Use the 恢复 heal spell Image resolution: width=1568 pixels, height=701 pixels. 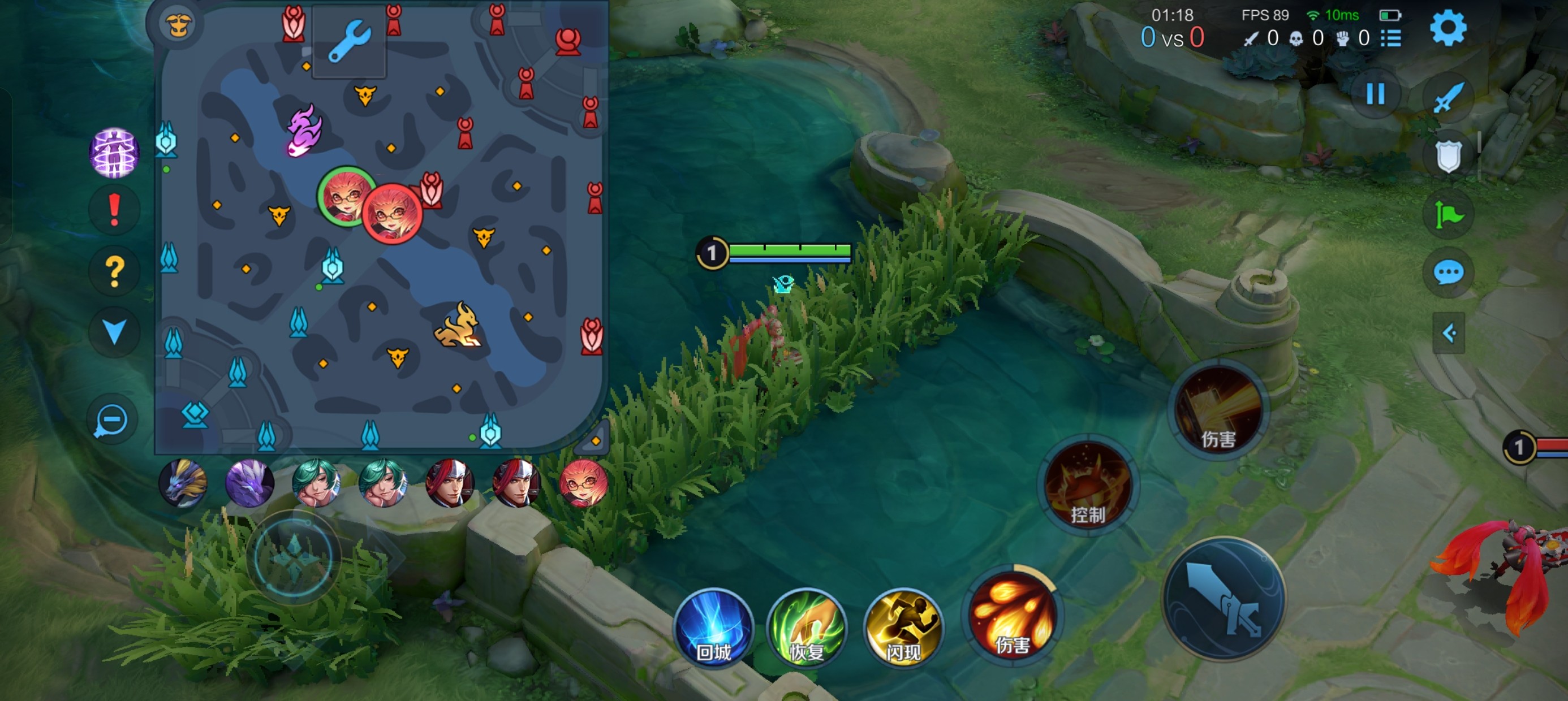point(807,627)
